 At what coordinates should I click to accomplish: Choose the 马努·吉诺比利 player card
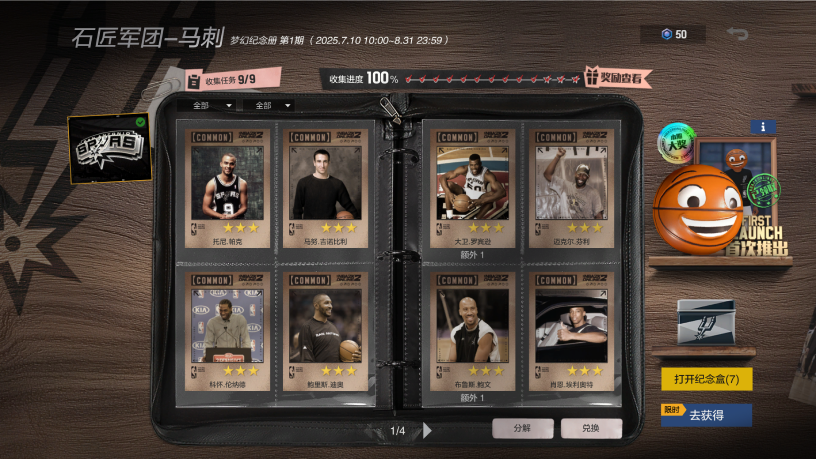(x=324, y=189)
